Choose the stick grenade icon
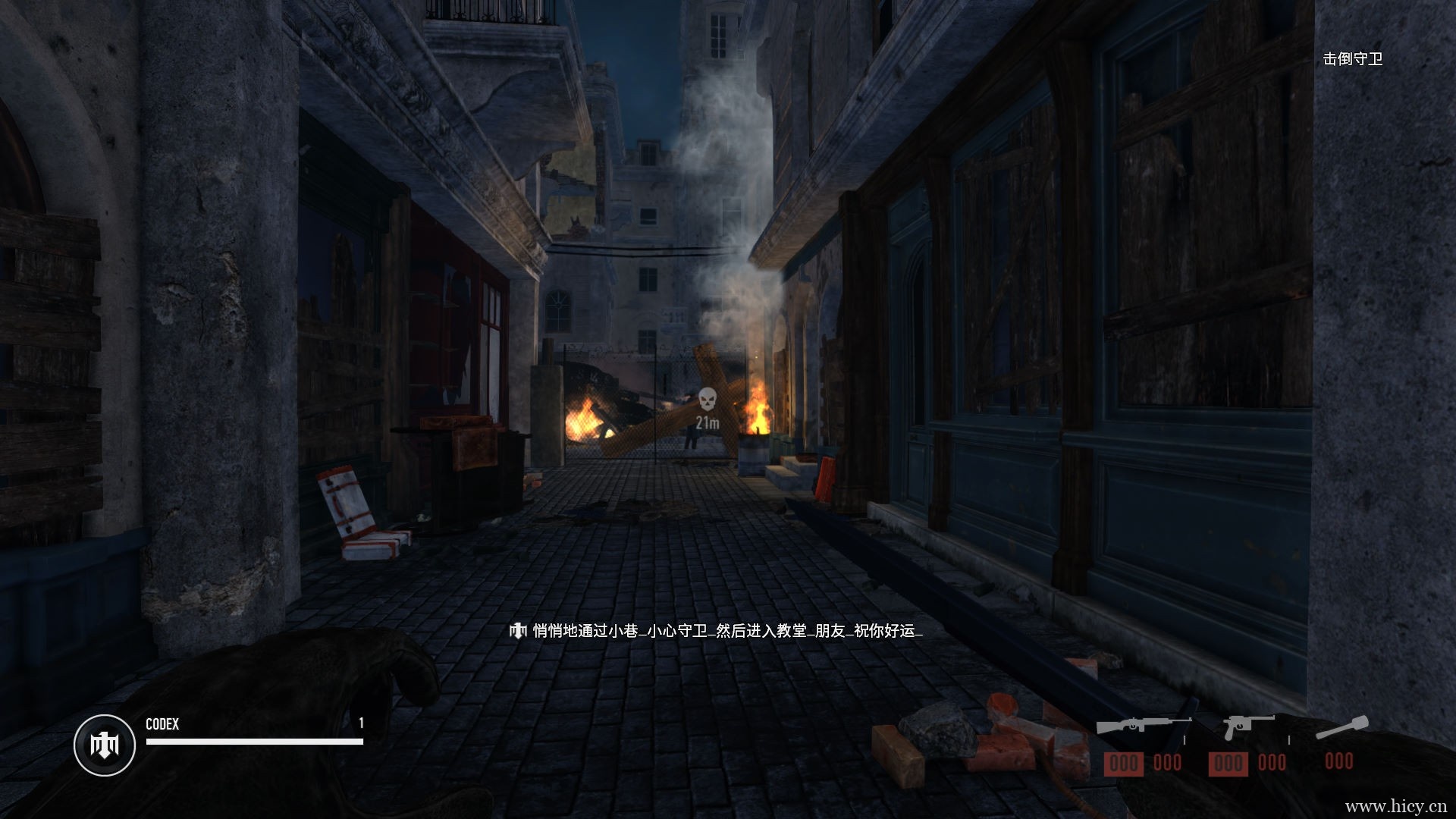This screenshot has width=1456, height=819. tap(1341, 726)
